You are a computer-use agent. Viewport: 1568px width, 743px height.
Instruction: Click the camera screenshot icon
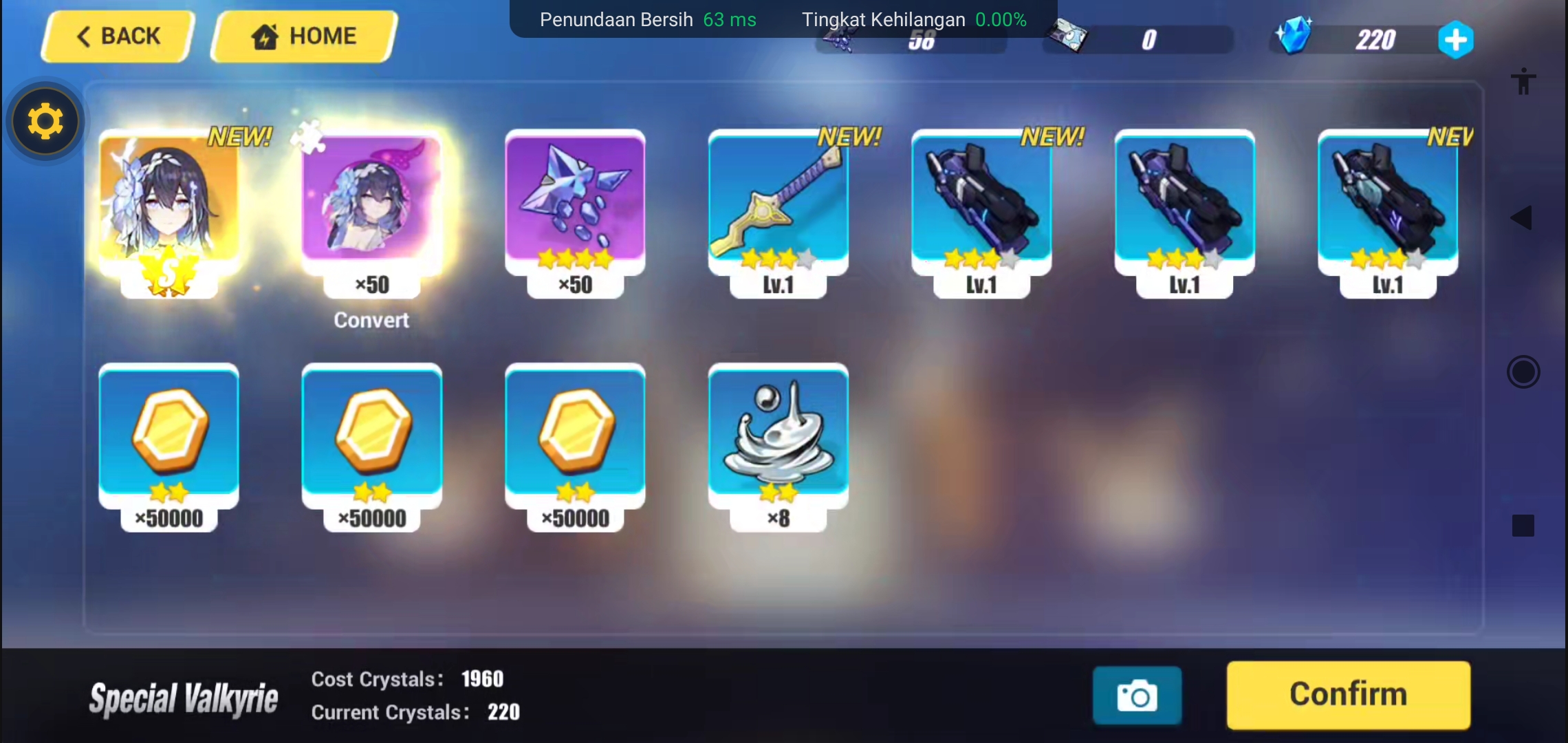point(1136,696)
